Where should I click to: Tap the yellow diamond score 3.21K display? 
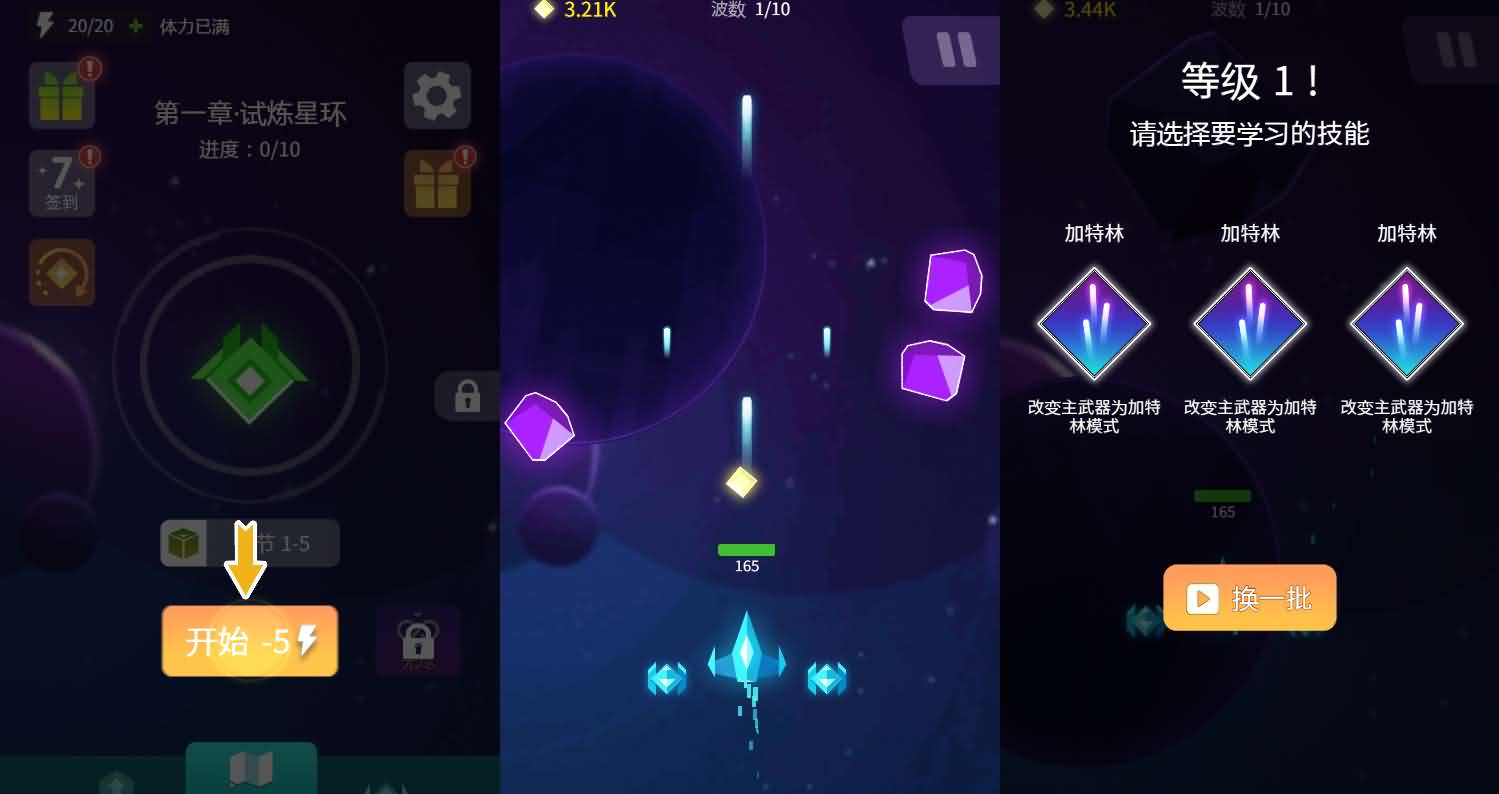coord(572,12)
